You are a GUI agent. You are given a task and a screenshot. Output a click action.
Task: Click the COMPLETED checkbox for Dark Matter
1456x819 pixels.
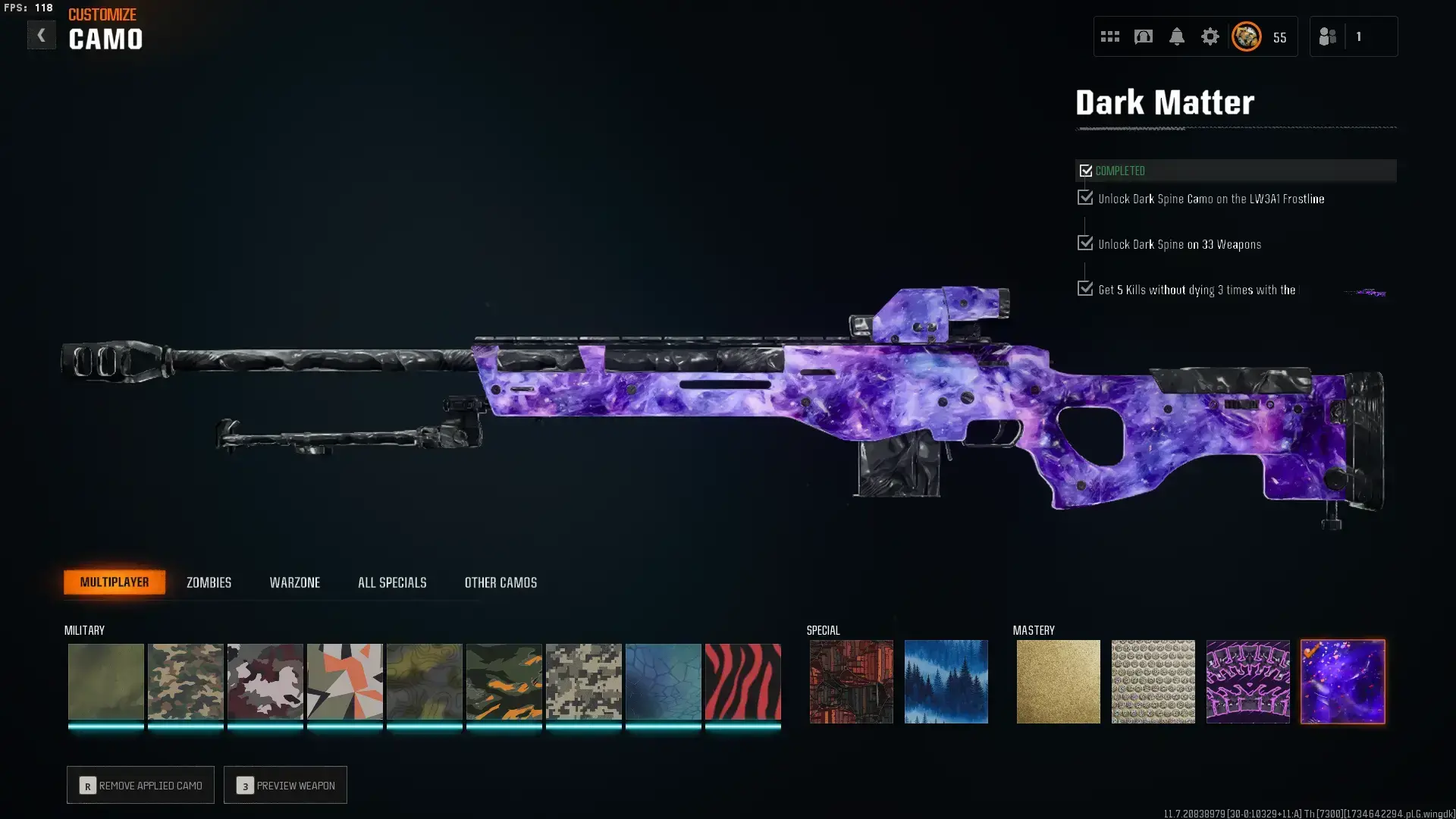1085,171
